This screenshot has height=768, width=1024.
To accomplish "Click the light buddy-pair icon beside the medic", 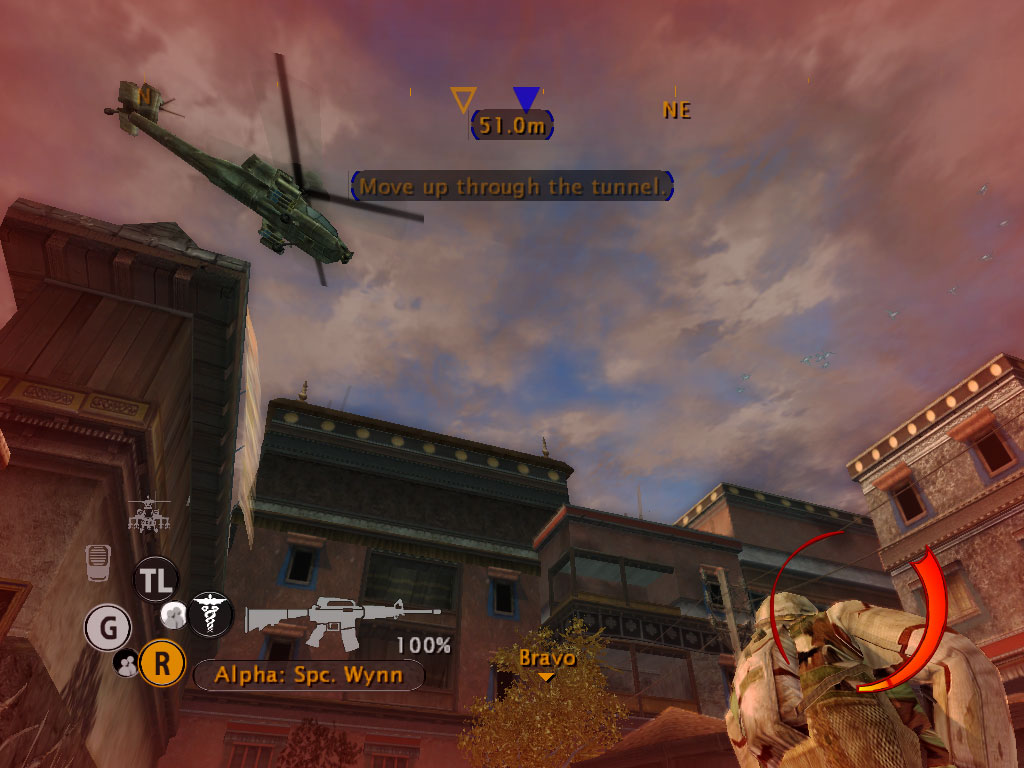I will 174,612.
